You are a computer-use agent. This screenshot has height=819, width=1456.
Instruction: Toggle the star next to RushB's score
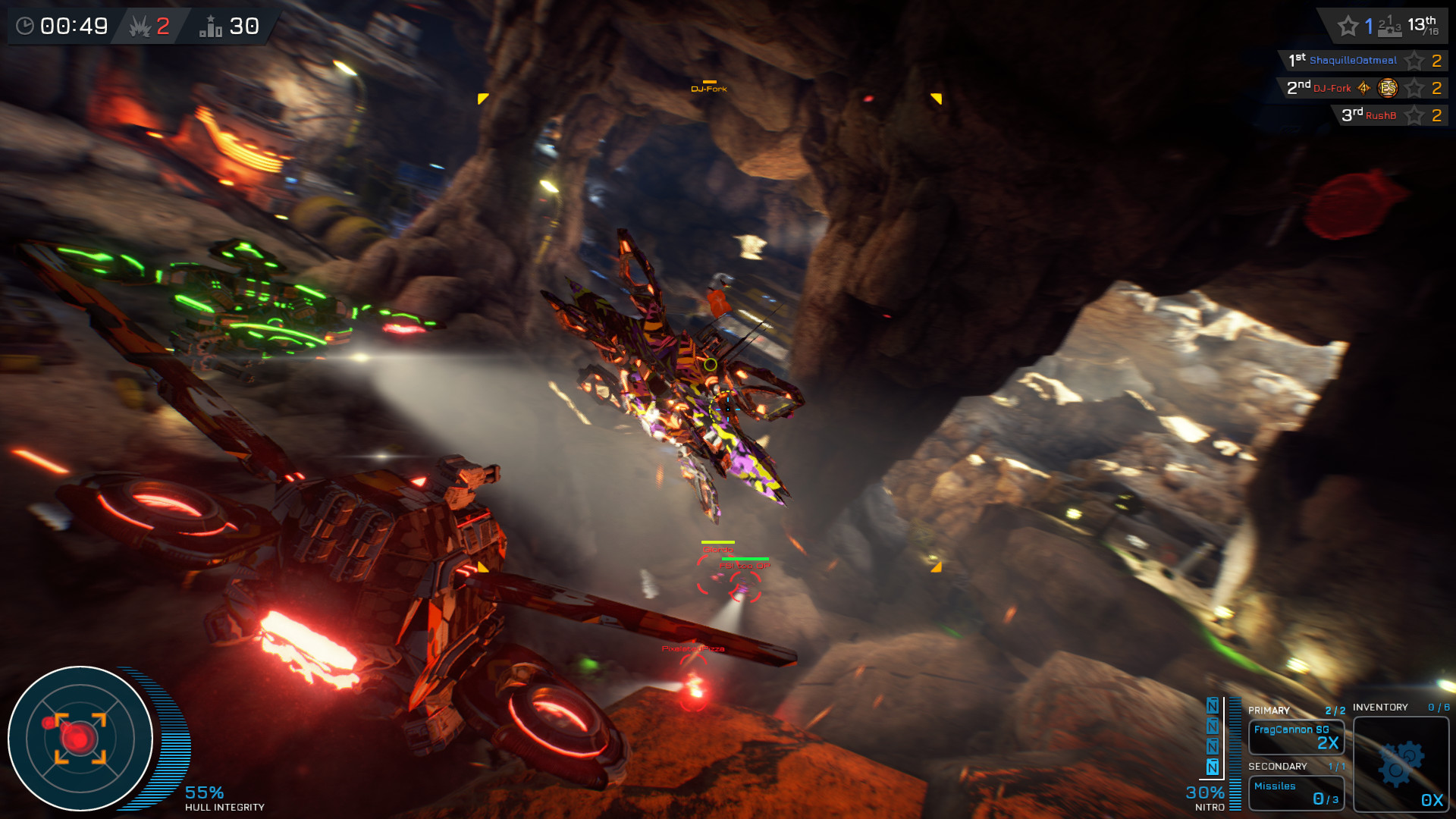pos(1414,115)
